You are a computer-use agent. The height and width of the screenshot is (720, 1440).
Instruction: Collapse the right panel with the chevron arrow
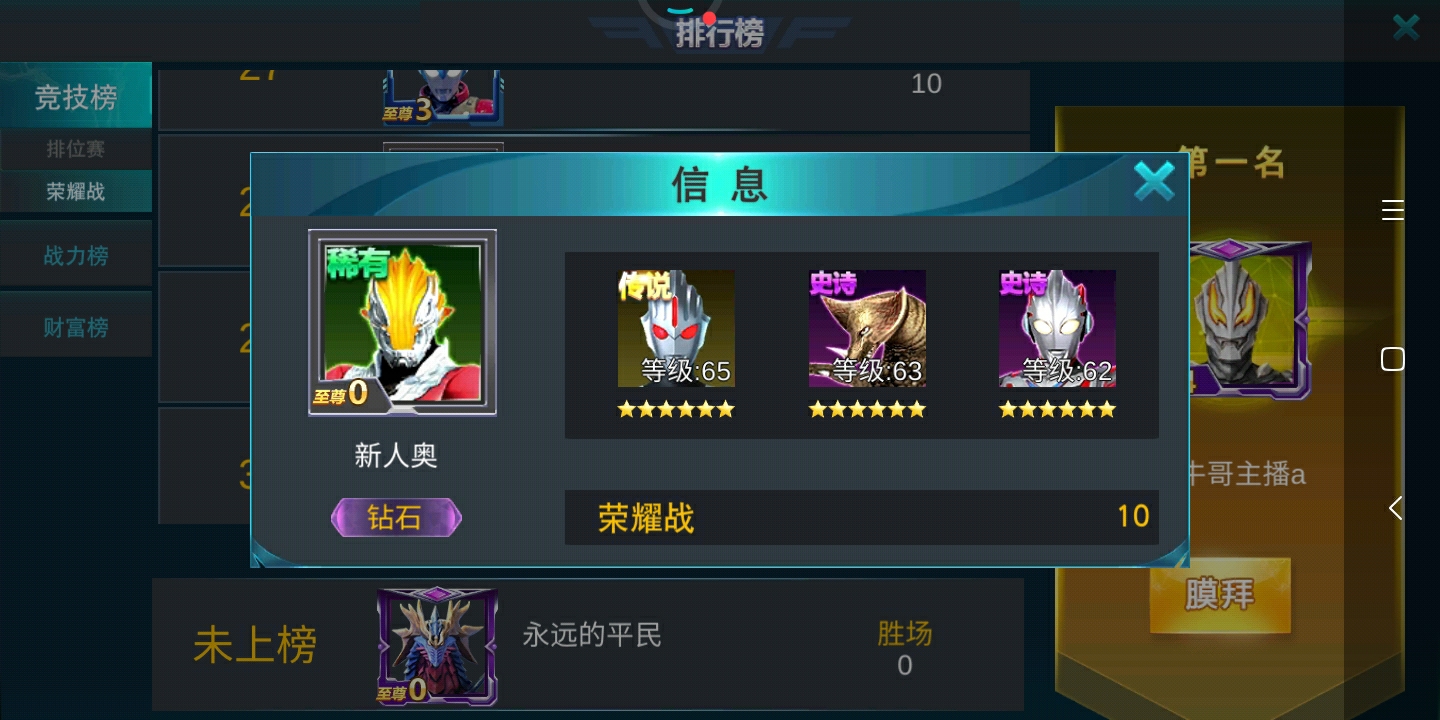click(1394, 507)
